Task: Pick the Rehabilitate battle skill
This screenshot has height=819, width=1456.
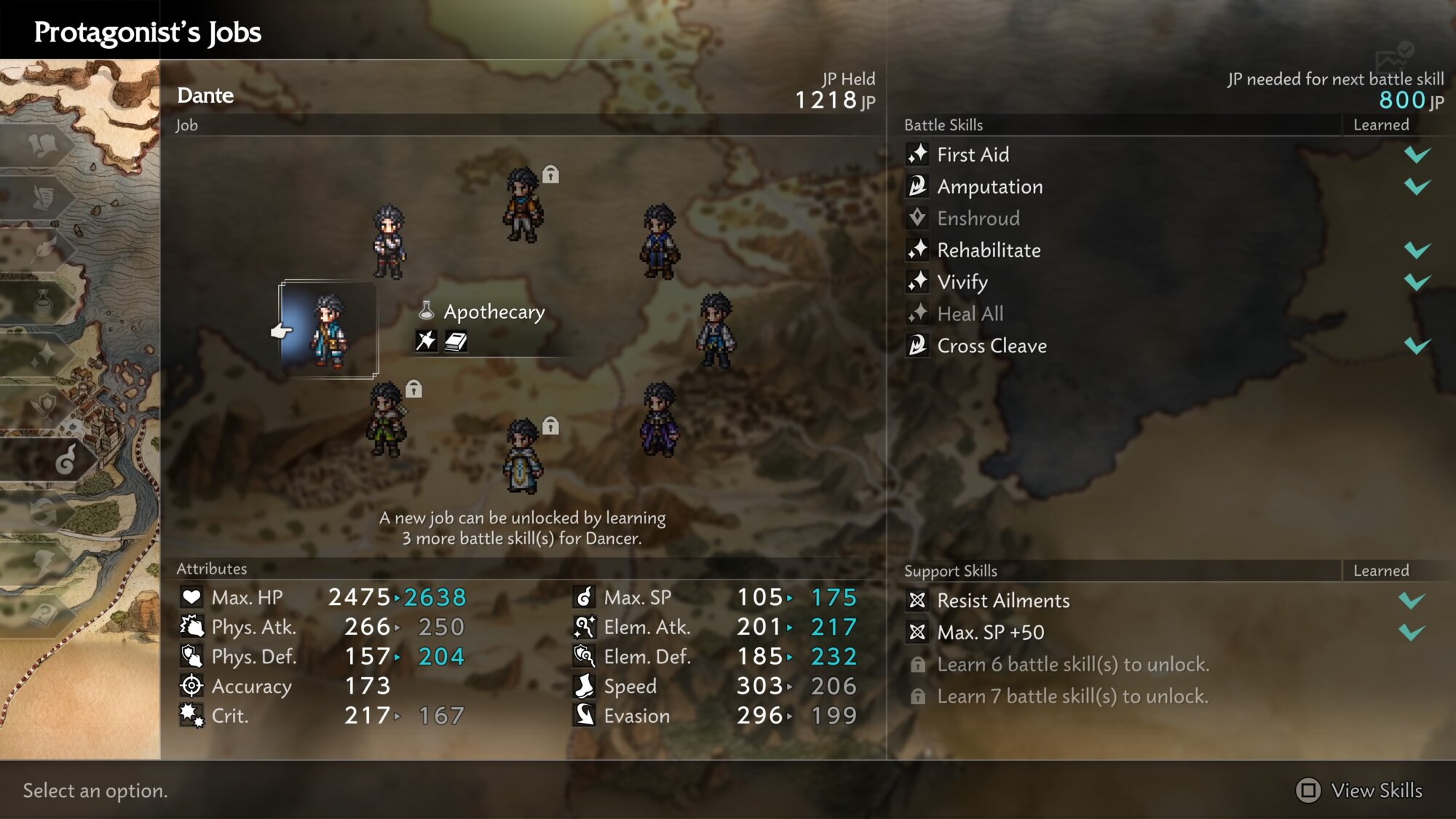Action: click(989, 250)
